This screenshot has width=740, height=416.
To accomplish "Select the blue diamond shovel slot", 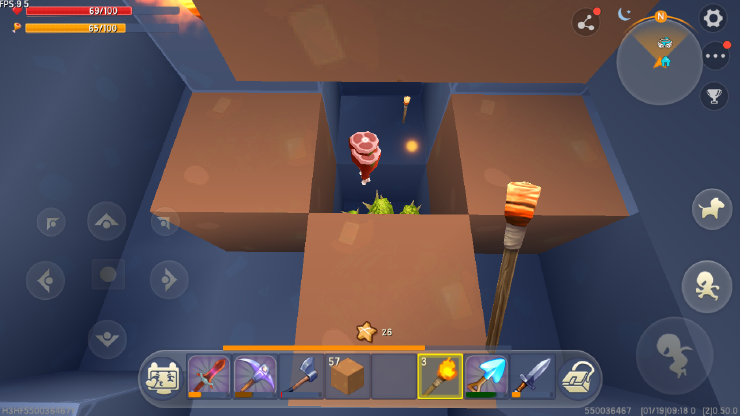I will coord(486,376).
